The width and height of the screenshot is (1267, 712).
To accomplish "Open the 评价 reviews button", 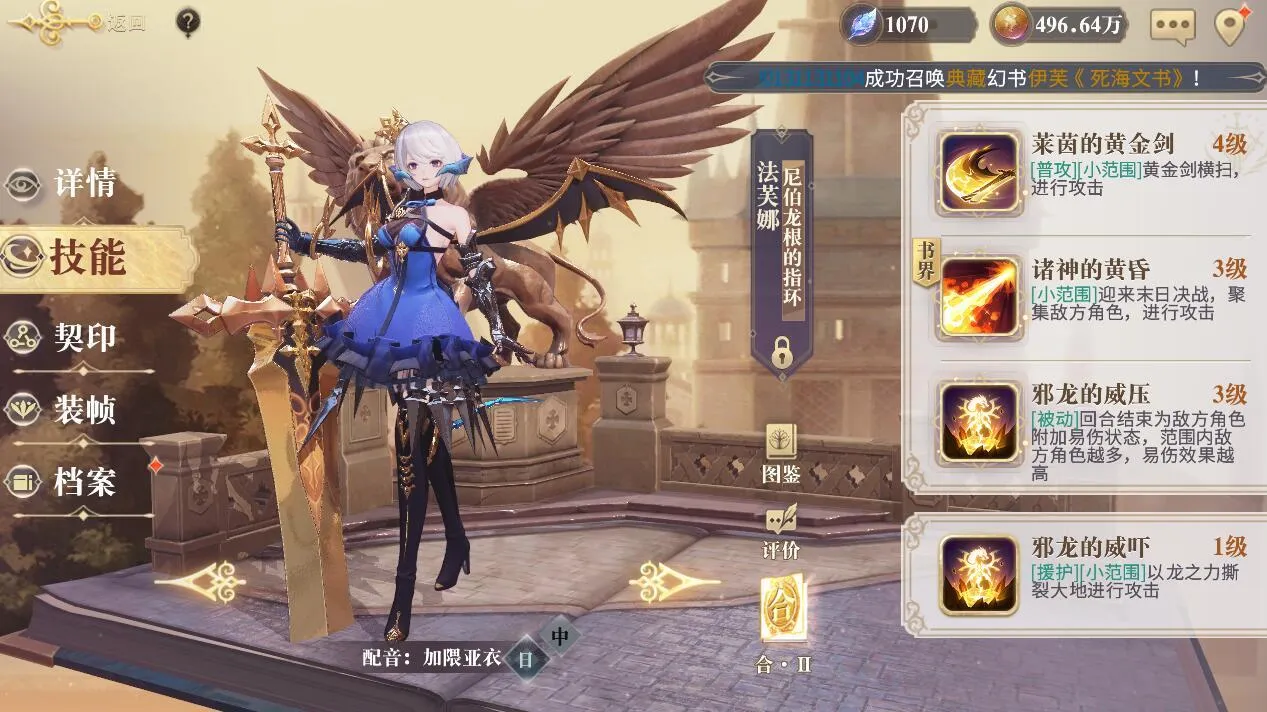I will pos(782,531).
